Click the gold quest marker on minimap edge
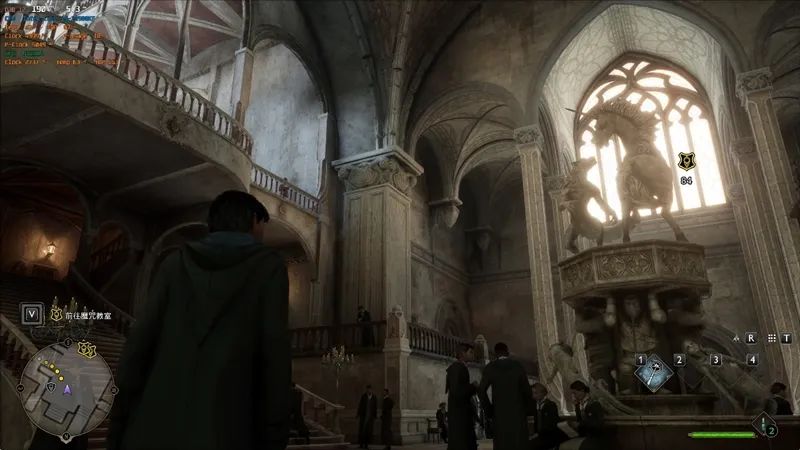 87,349
